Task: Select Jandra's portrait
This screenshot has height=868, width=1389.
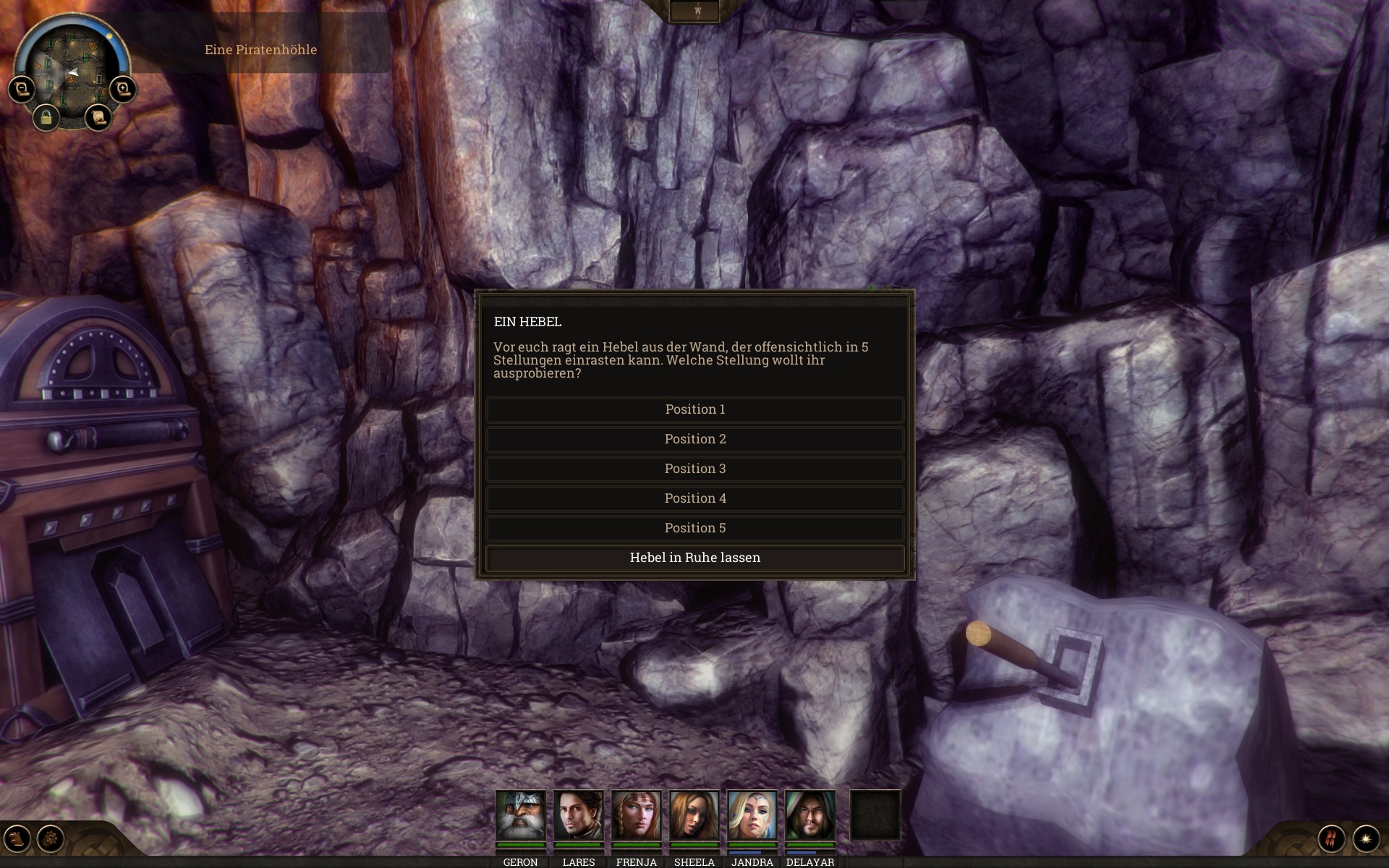Action: [x=752, y=815]
